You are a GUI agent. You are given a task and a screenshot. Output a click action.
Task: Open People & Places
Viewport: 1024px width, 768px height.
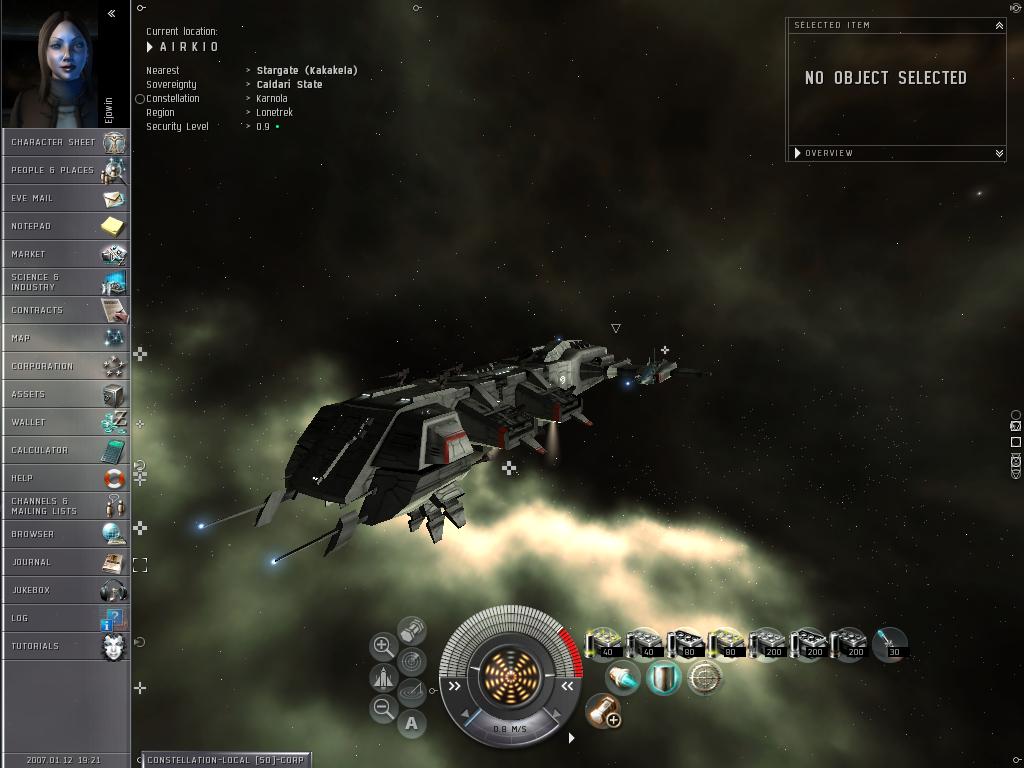tap(65, 170)
